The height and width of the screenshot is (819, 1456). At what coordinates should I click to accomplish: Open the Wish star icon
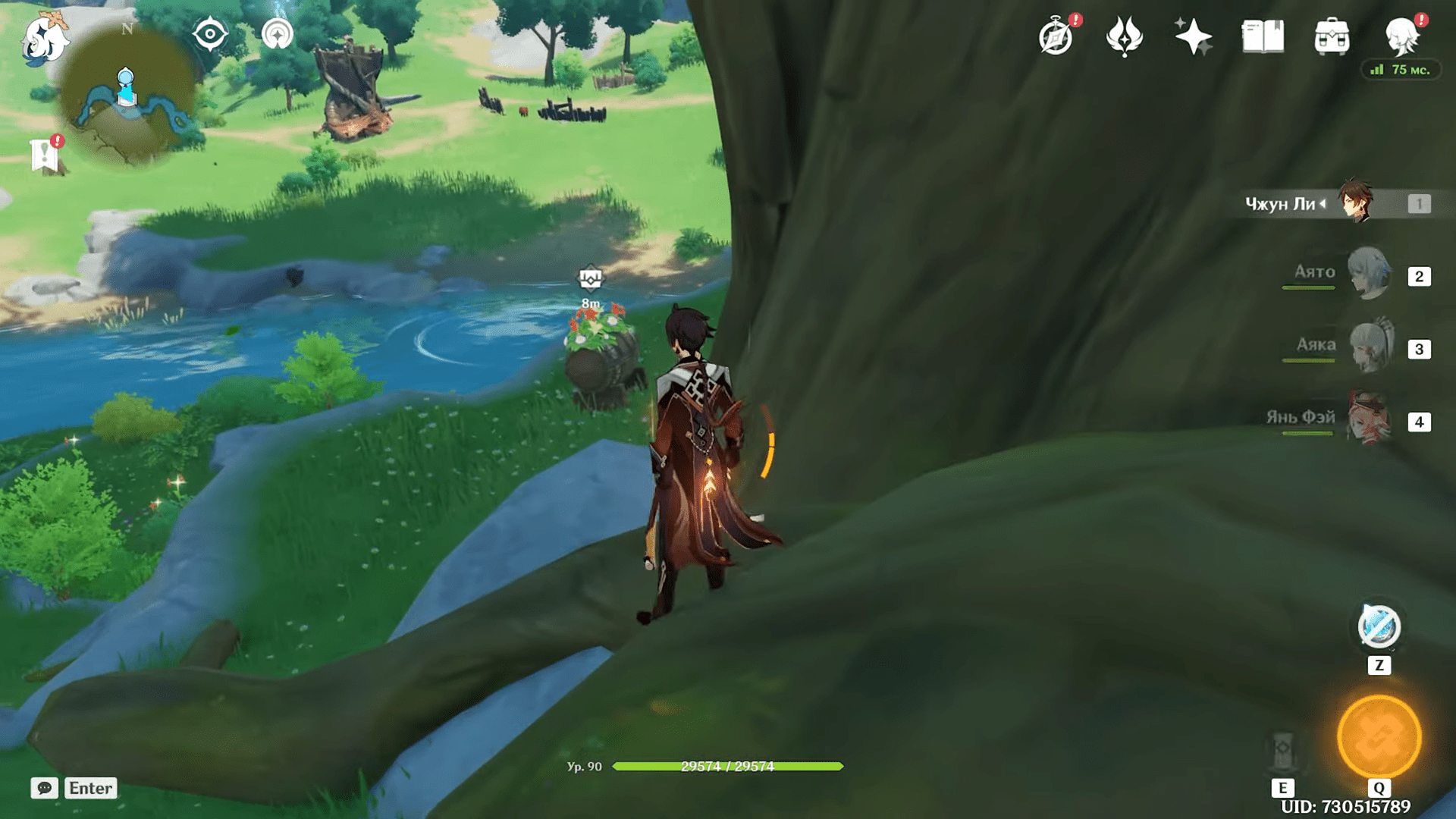(1193, 36)
